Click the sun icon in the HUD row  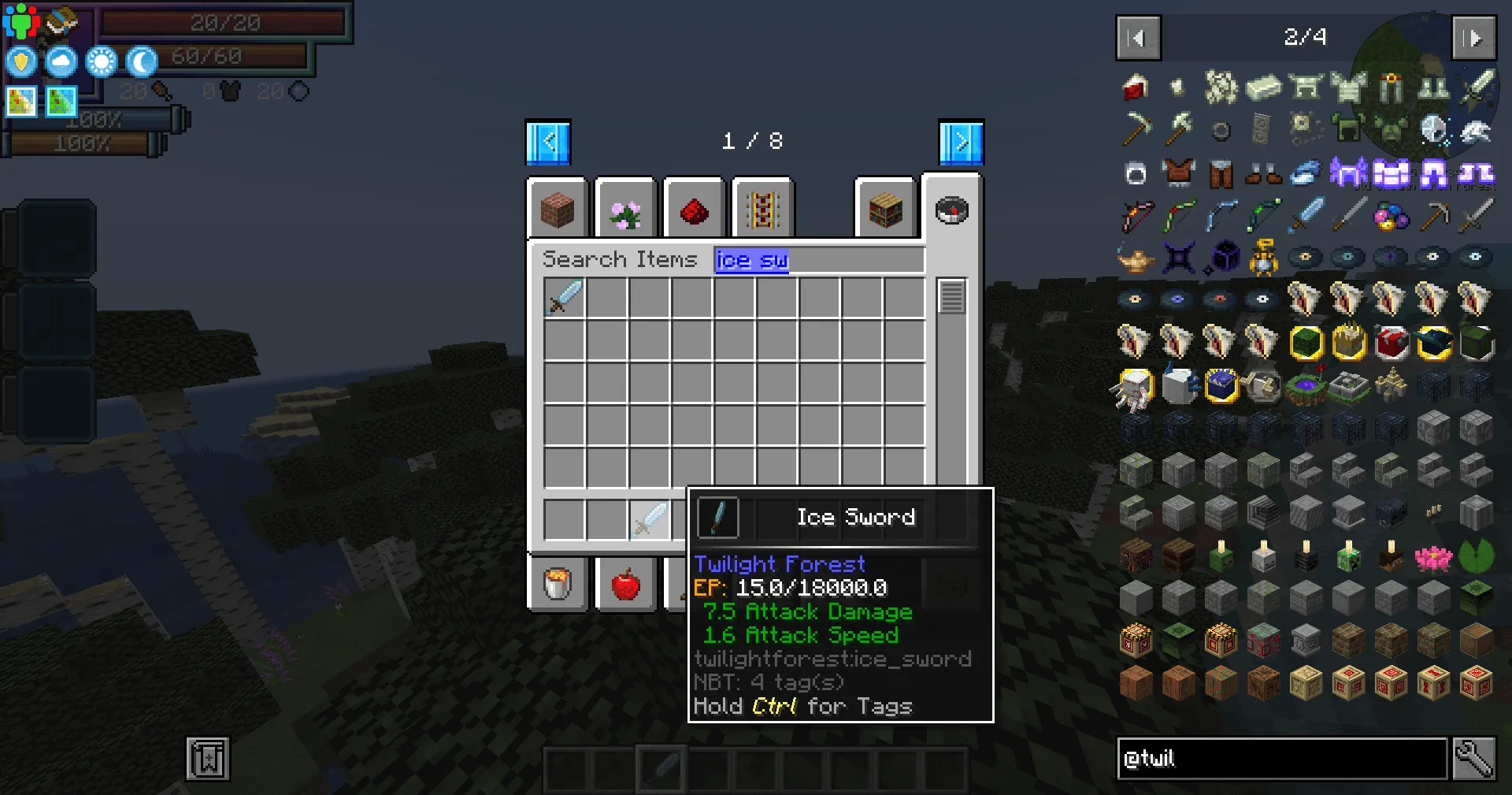pyautogui.click(x=102, y=61)
